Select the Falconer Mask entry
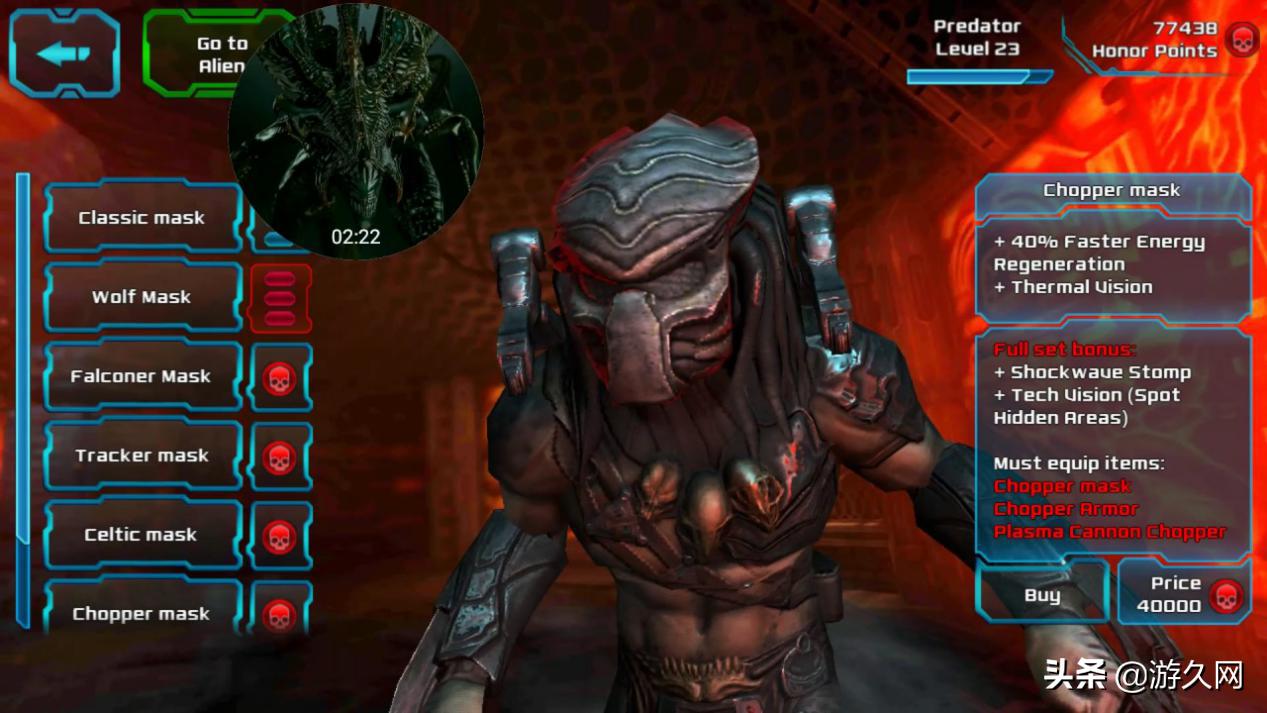Viewport: 1267px width, 713px height. click(x=142, y=376)
